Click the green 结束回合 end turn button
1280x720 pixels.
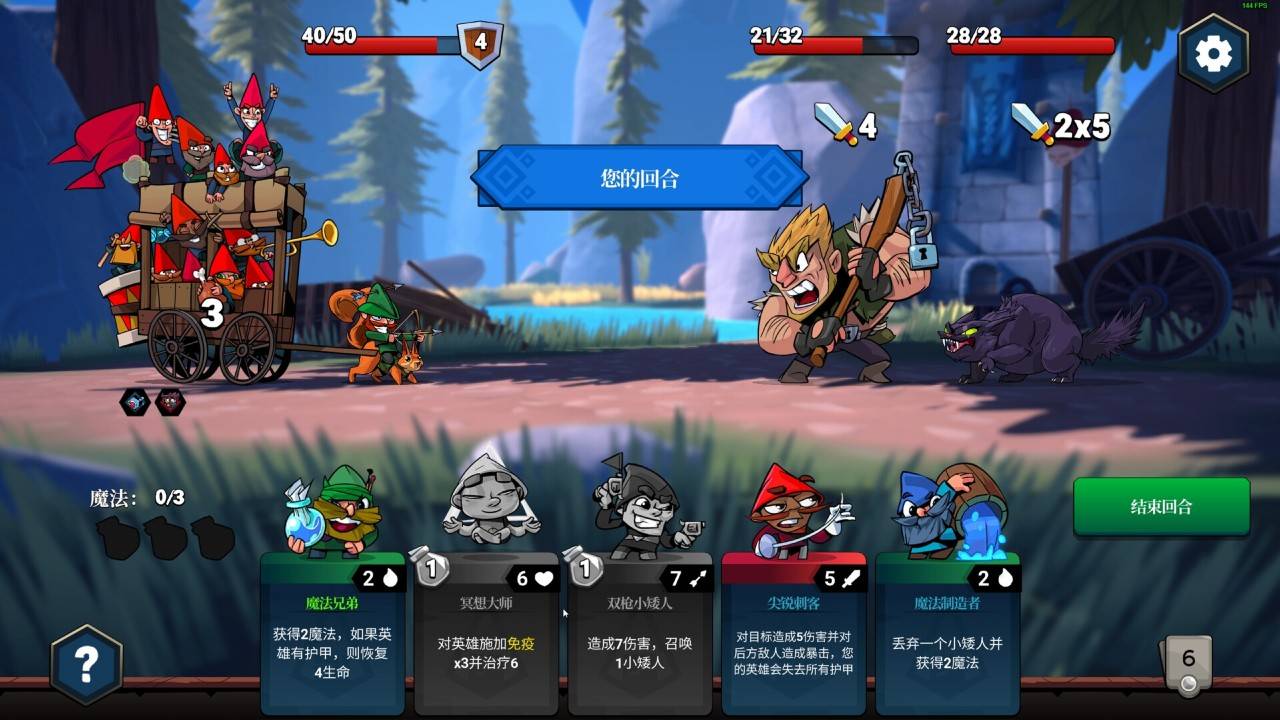[1161, 507]
